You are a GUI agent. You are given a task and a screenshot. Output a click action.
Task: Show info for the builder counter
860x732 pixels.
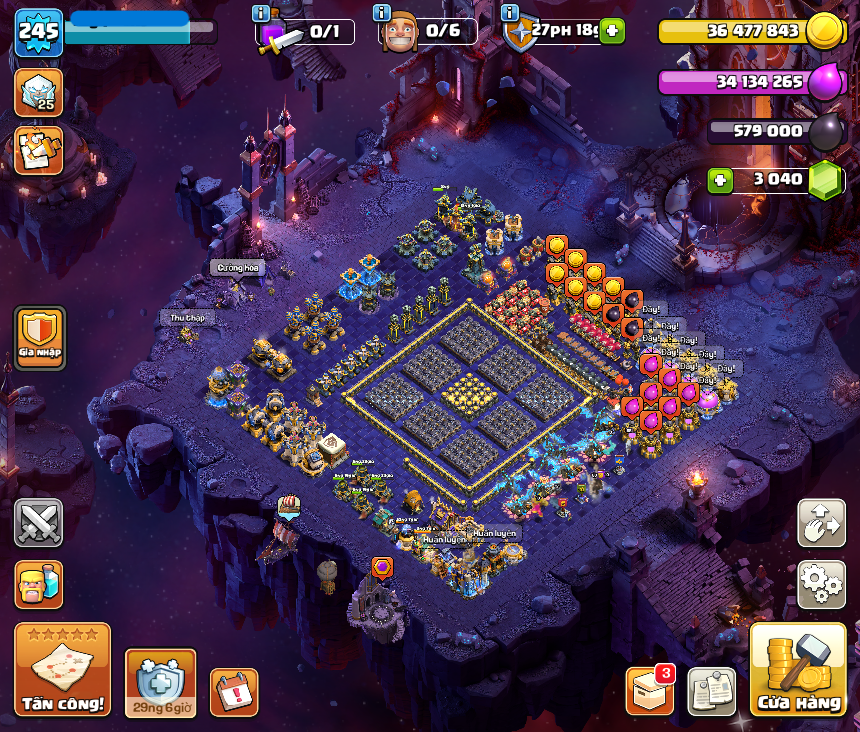[x=381, y=13]
